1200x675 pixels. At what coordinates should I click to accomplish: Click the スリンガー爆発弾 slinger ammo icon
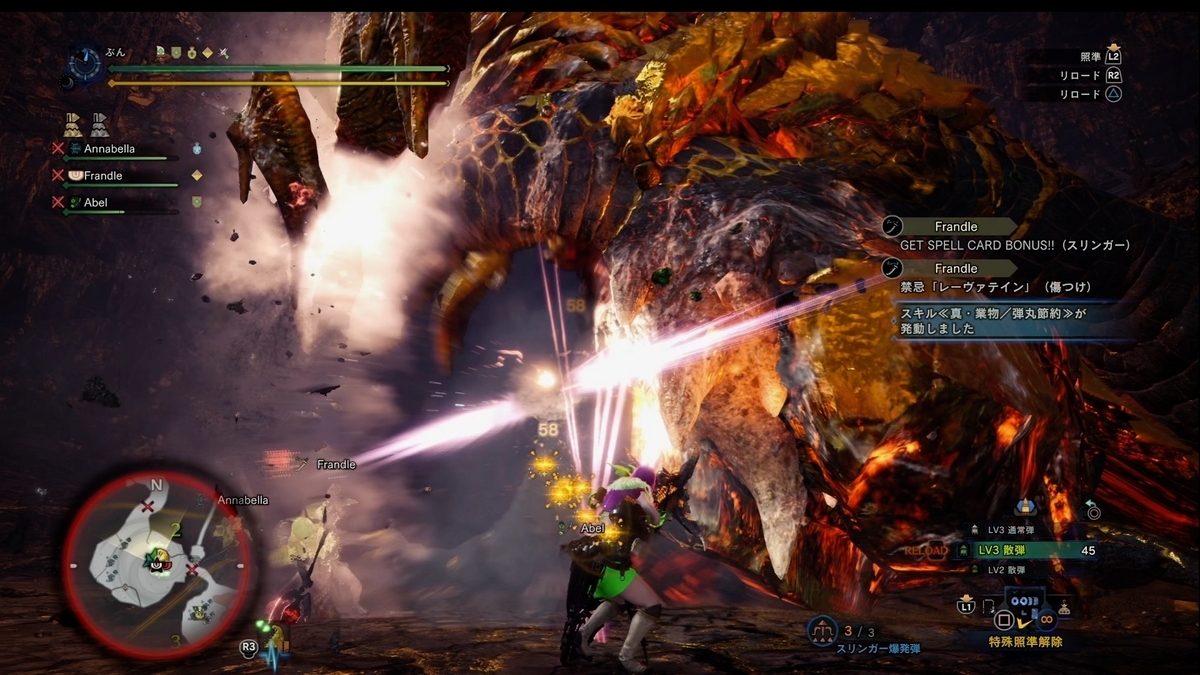[x=821, y=630]
